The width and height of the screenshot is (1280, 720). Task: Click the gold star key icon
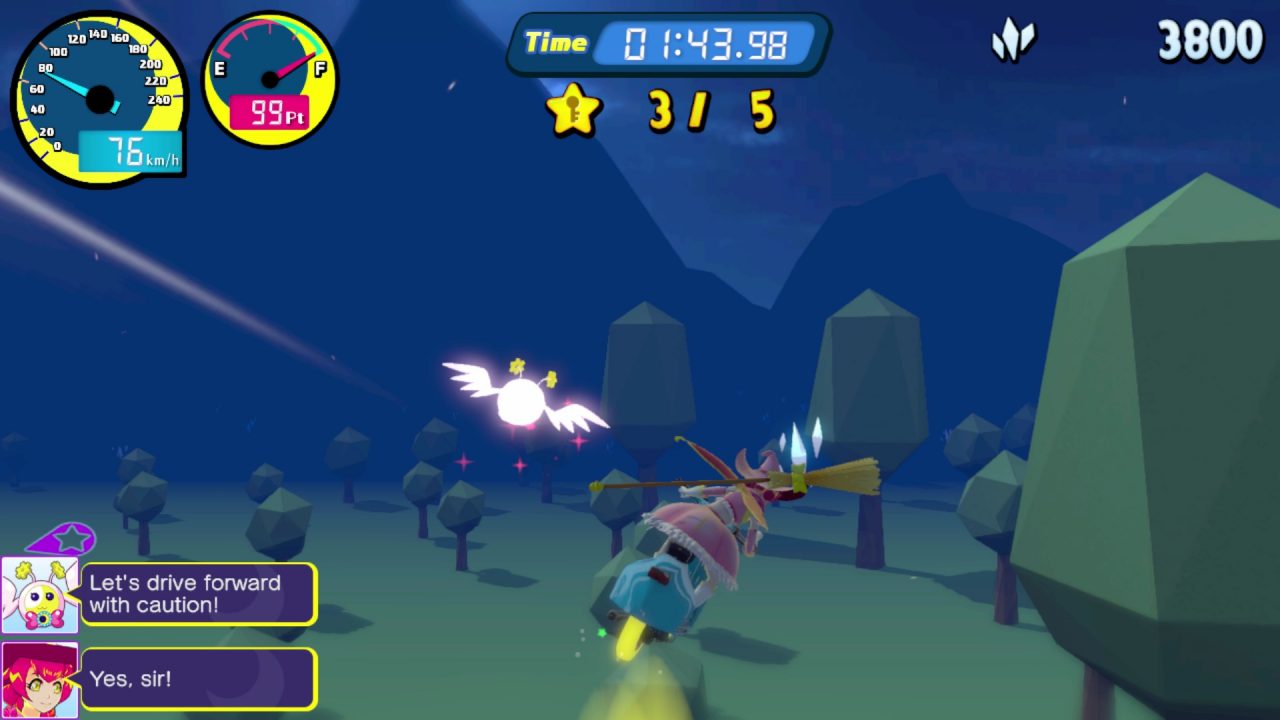(574, 110)
